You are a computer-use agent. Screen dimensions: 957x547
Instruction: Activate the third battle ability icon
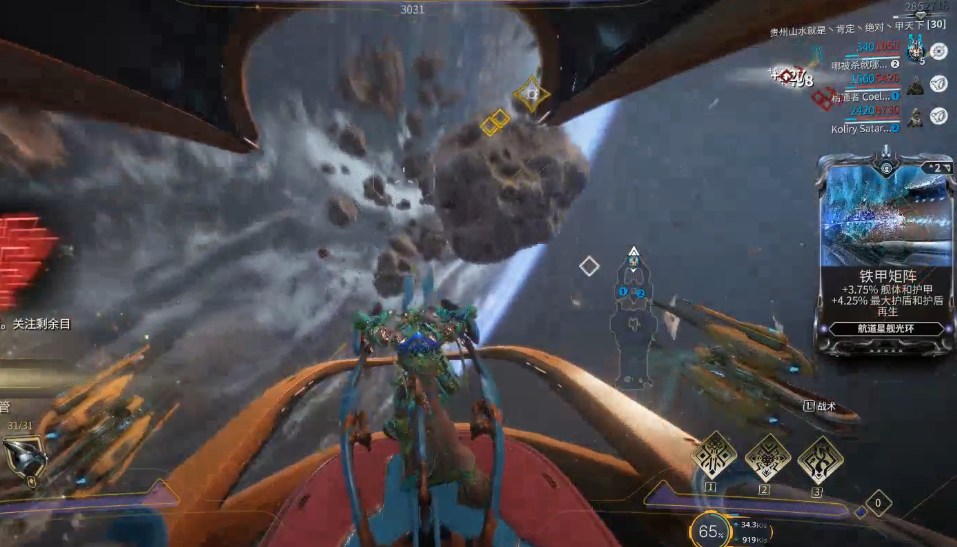click(820, 458)
